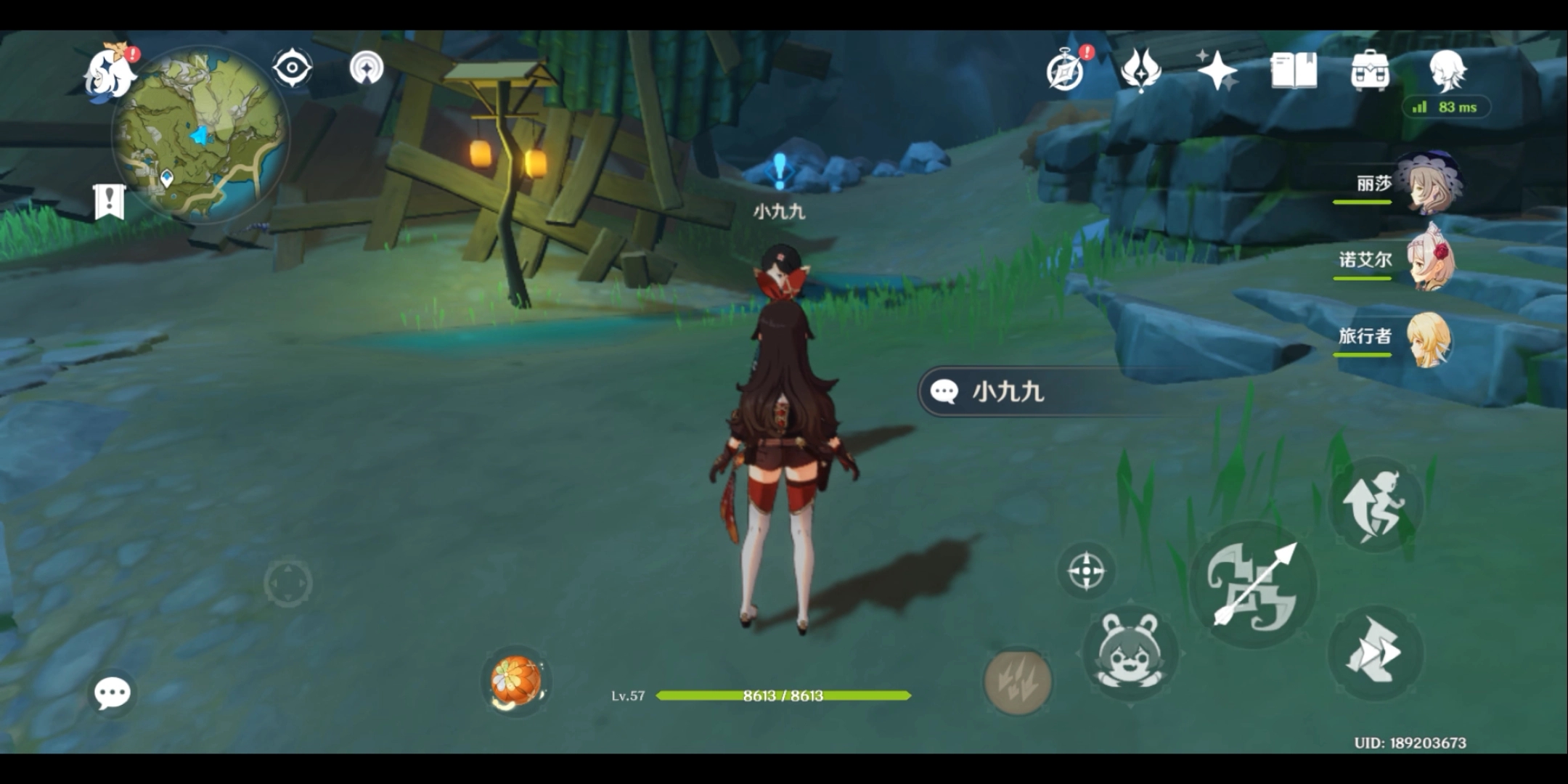Open the battle pass winged icon

click(x=1141, y=71)
